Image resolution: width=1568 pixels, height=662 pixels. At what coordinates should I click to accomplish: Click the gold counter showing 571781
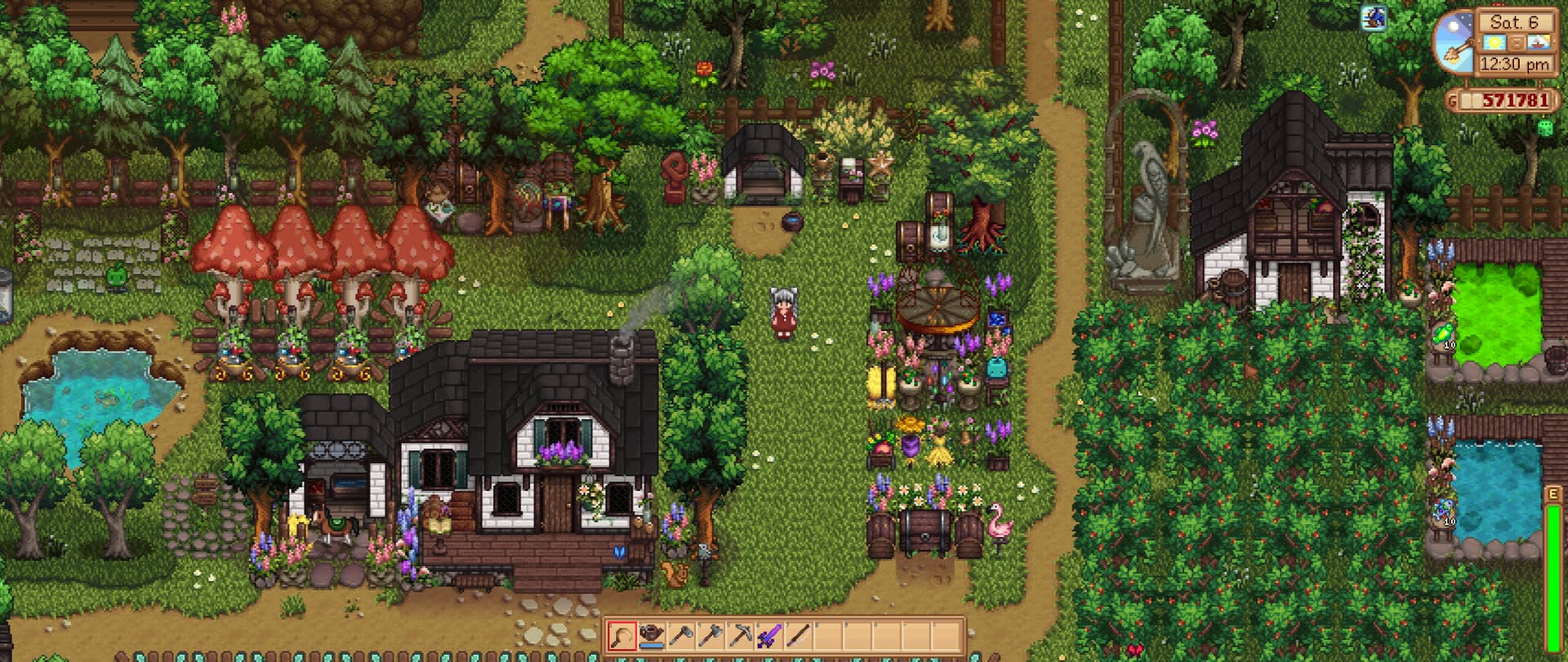click(1517, 100)
